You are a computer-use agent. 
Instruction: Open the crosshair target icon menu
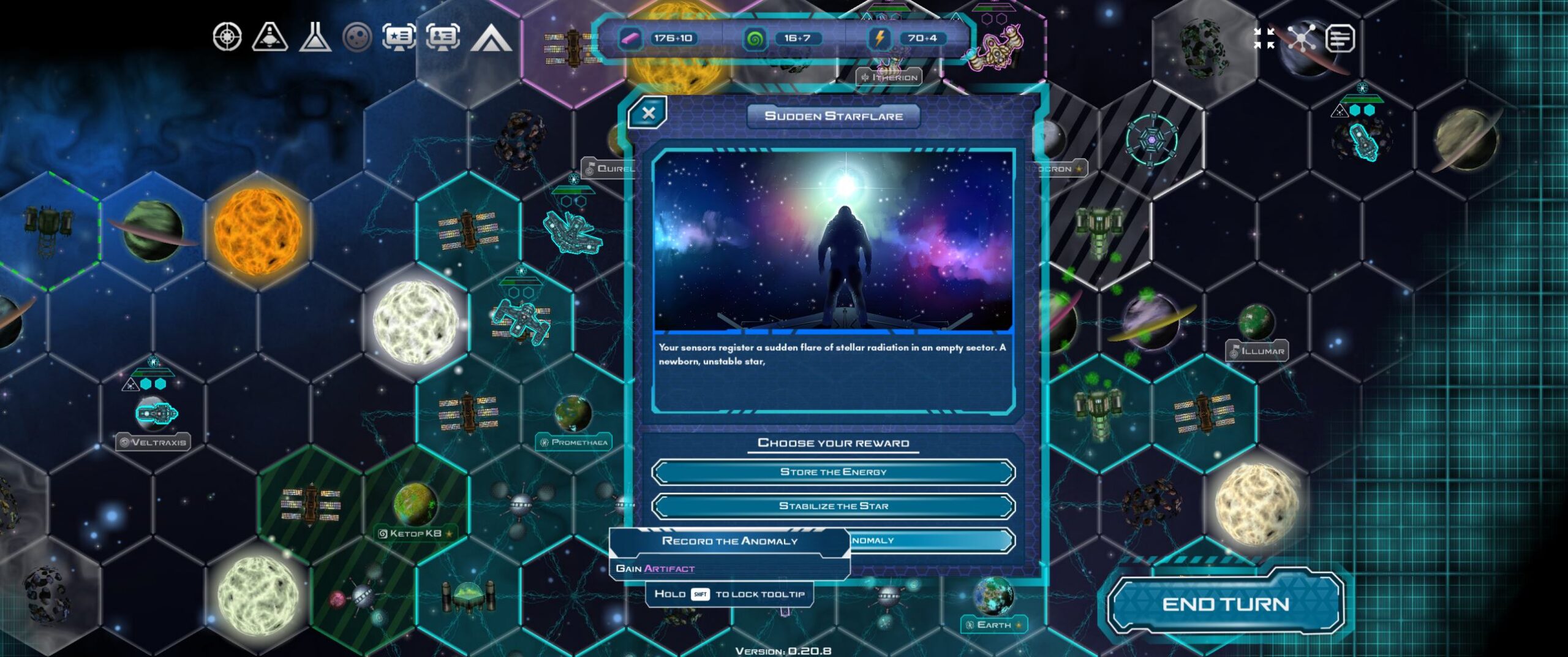227,37
